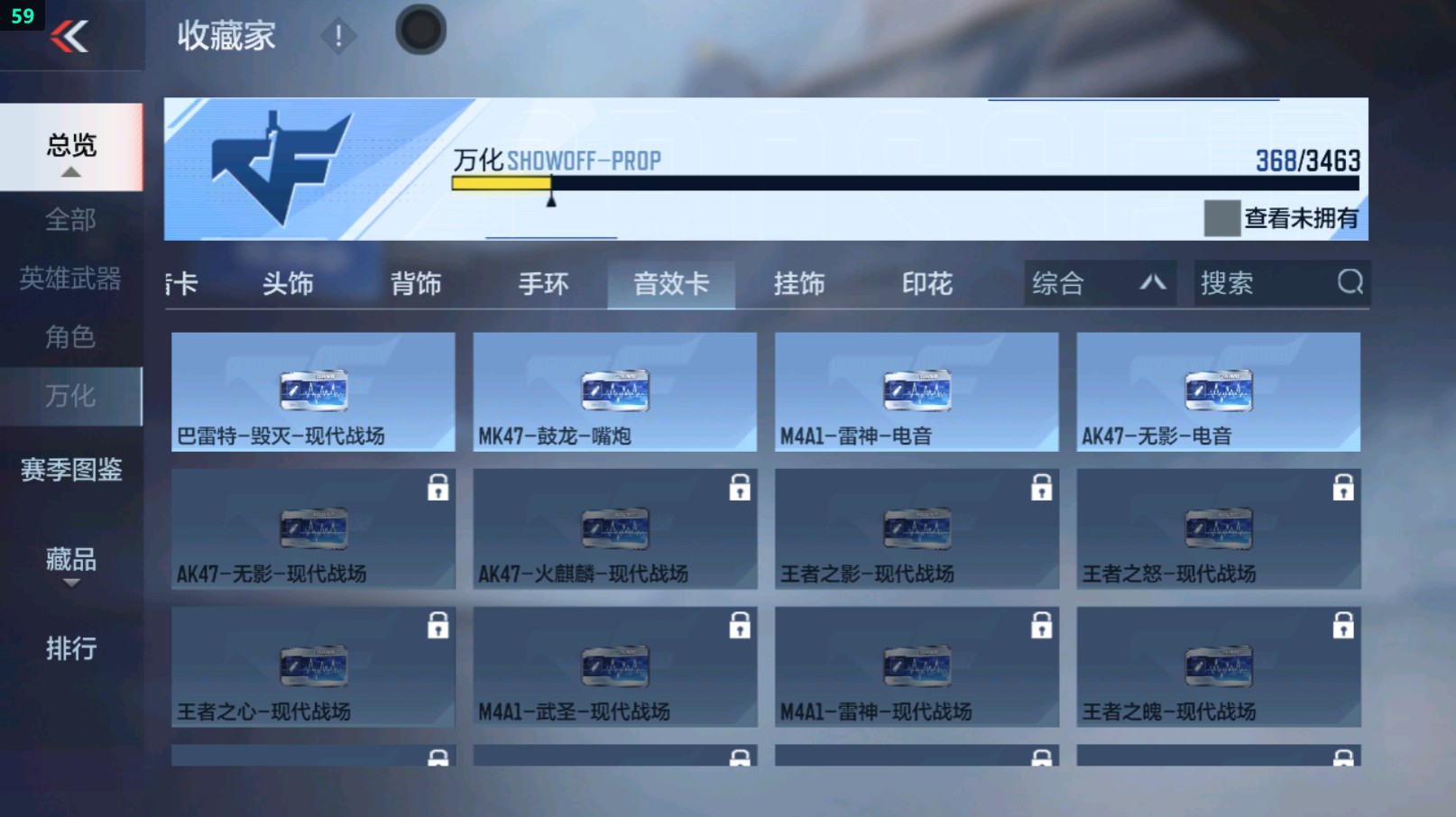This screenshot has width=1456, height=817.
Task: Tap the lock icon on AK47-无影-现代战场 card
Action: coord(440,487)
